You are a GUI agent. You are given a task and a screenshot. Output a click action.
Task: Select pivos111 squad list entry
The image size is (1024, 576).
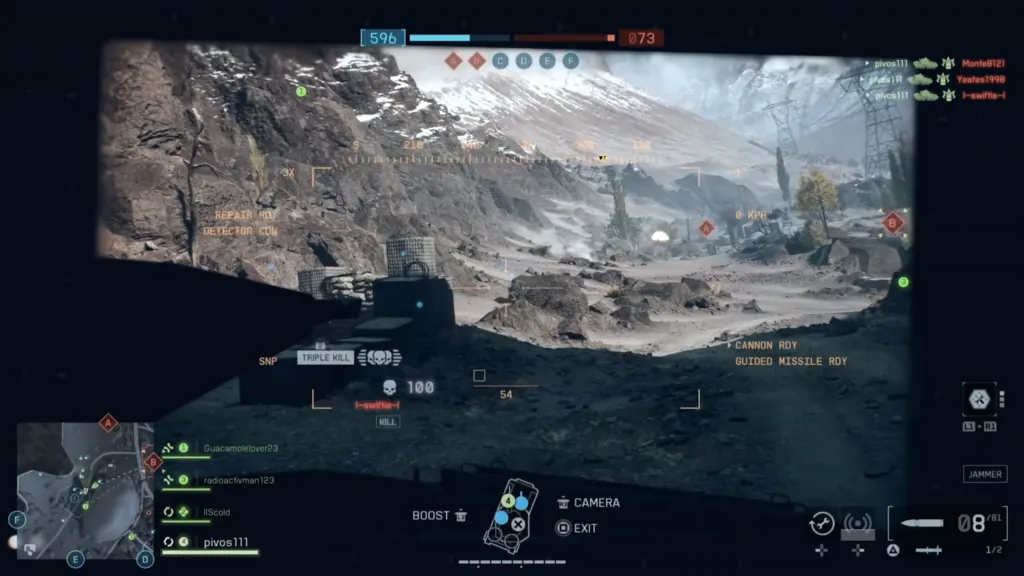pos(224,542)
